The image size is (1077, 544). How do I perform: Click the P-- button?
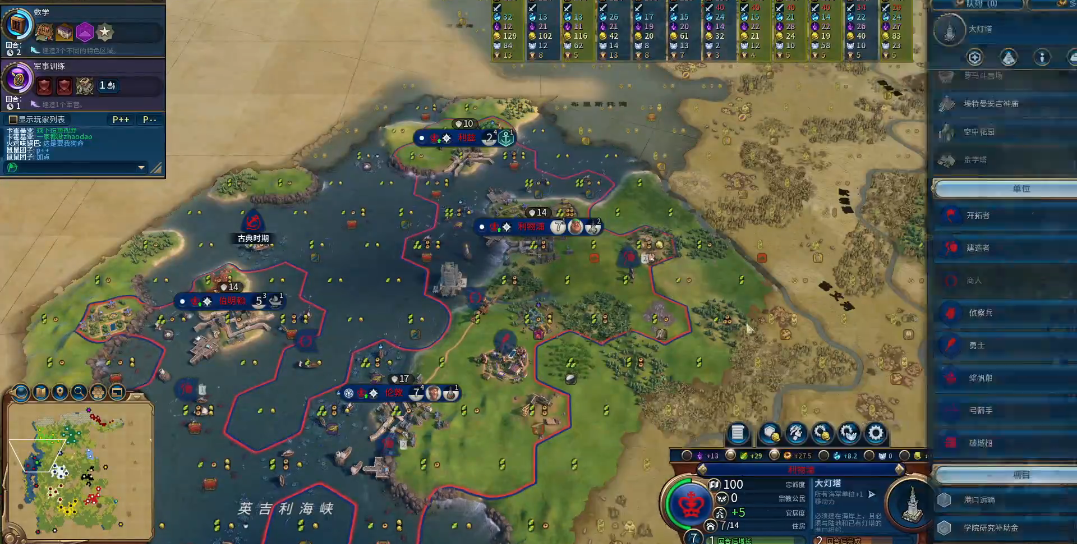(149, 119)
